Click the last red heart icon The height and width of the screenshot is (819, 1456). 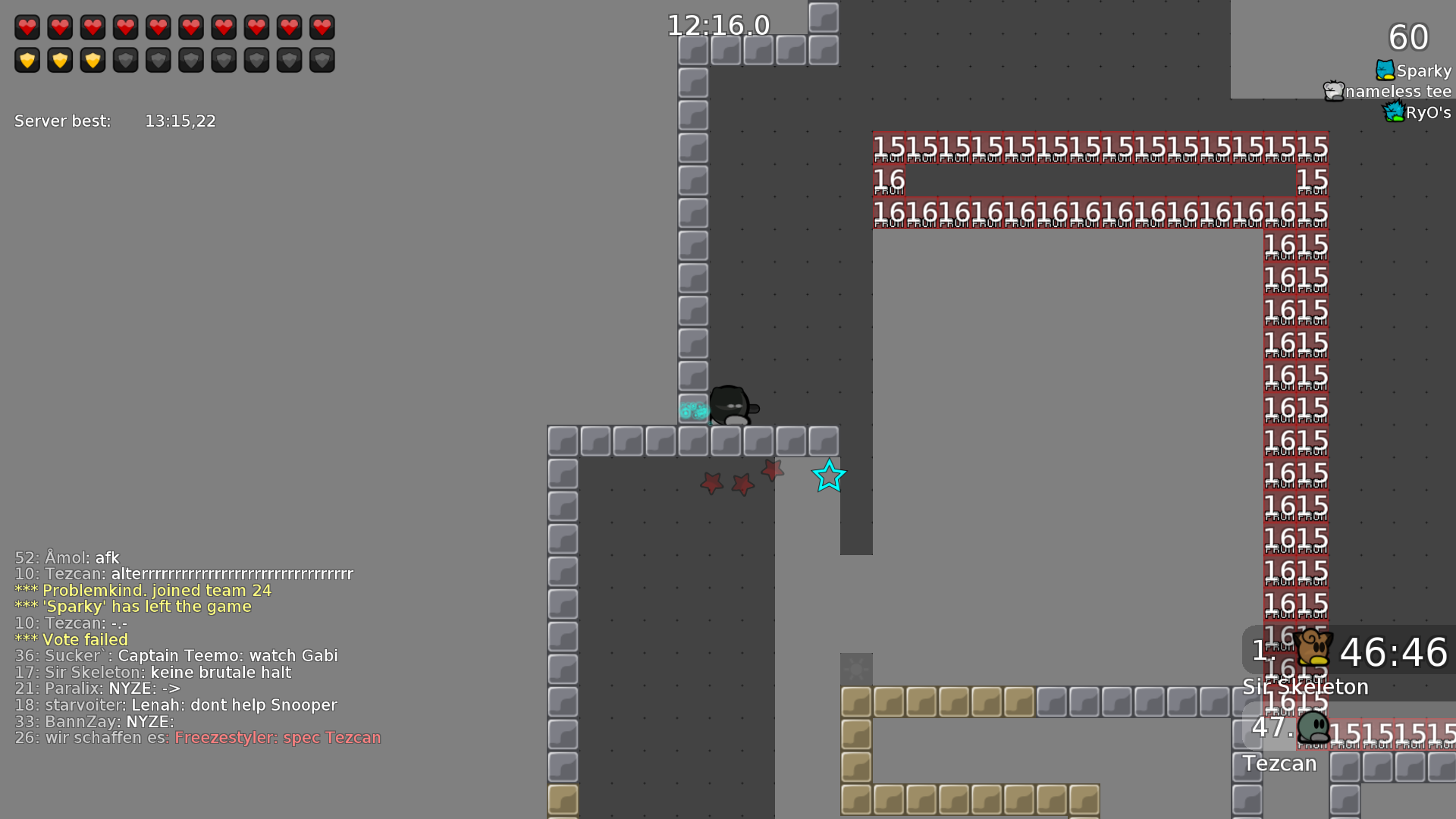click(322, 27)
